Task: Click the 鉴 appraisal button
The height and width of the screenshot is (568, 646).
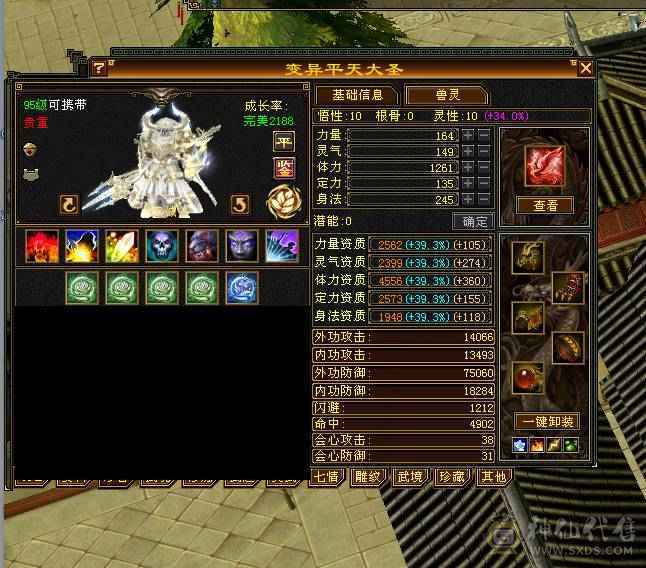Action: pyautogui.click(x=283, y=167)
